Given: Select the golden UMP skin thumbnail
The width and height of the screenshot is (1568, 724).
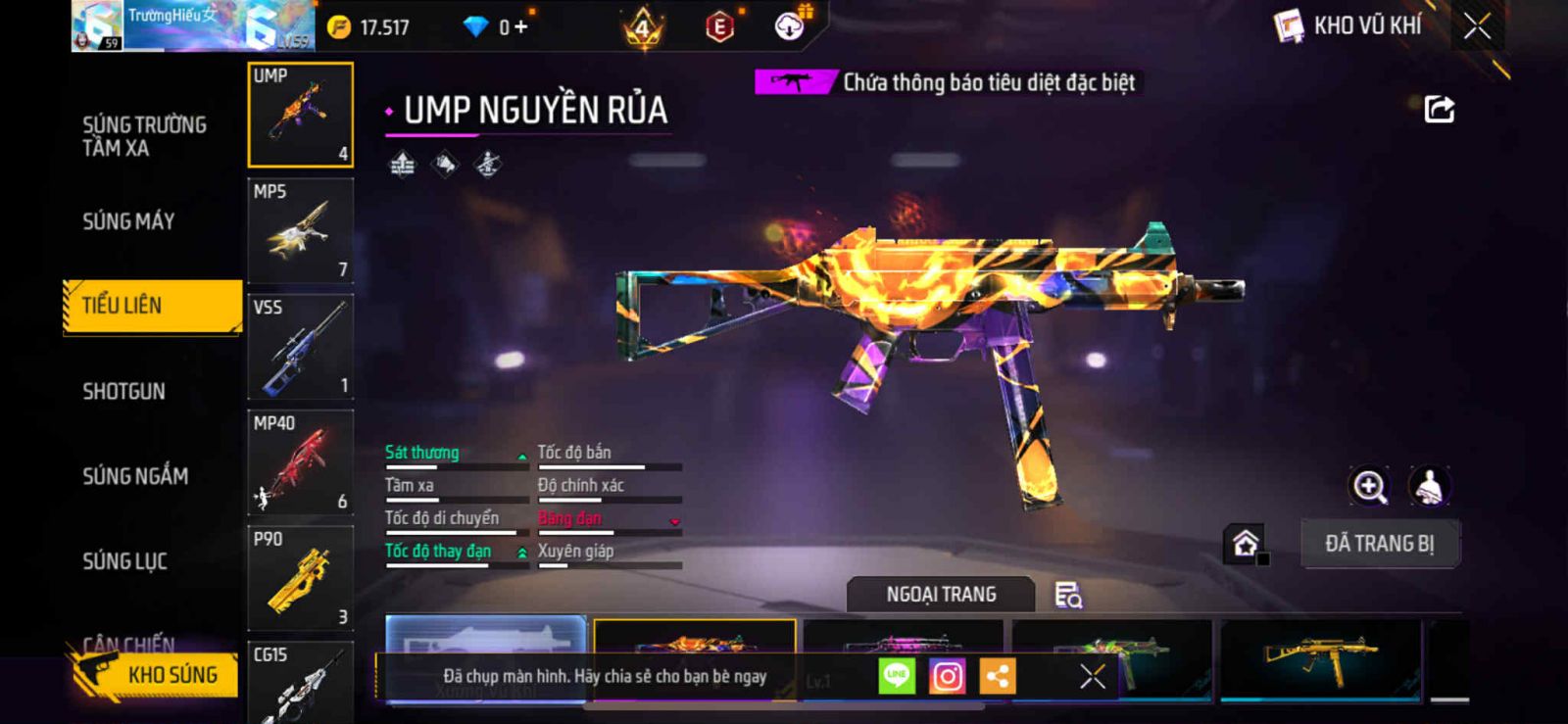Looking at the screenshot, I should click(1320, 658).
